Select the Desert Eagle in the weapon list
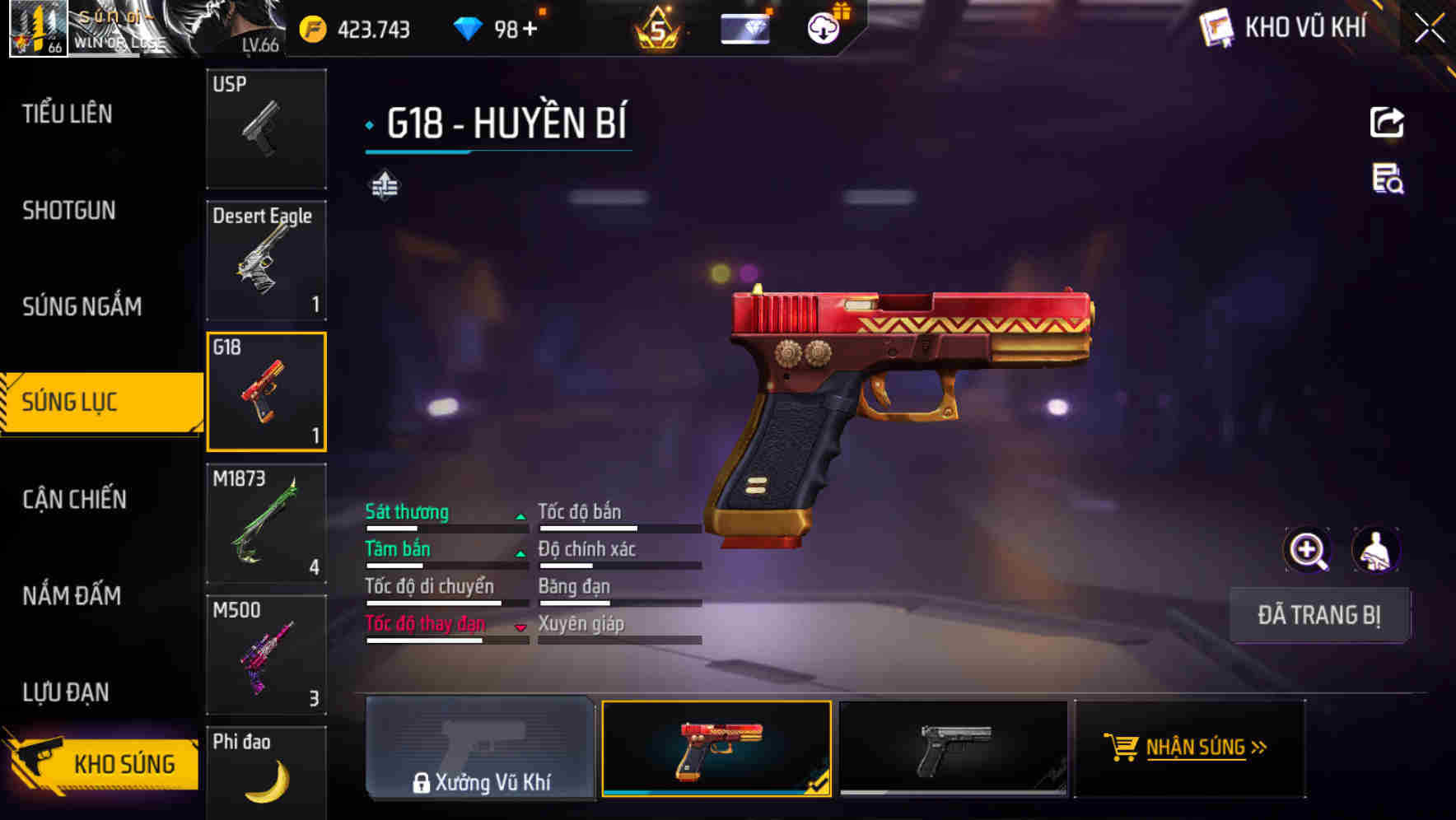Image resolution: width=1456 pixels, height=820 pixels. point(266,260)
